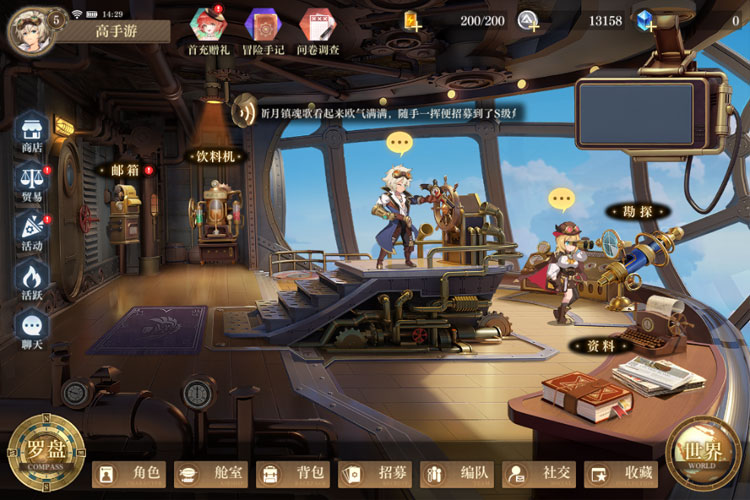Open the 商店 shop
This screenshot has height=500, width=750.
coord(32,131)
